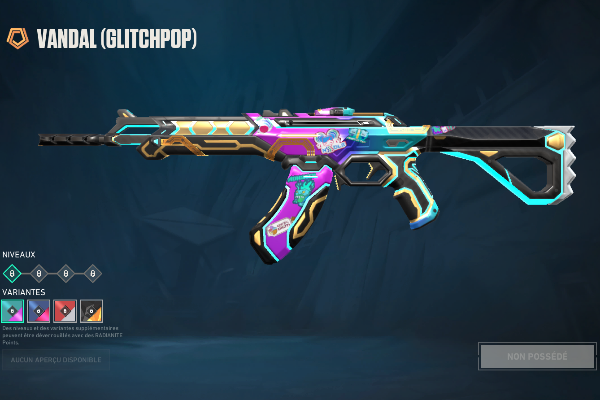Pick the red and grey variant
The image size is (600, 400).
65,311
